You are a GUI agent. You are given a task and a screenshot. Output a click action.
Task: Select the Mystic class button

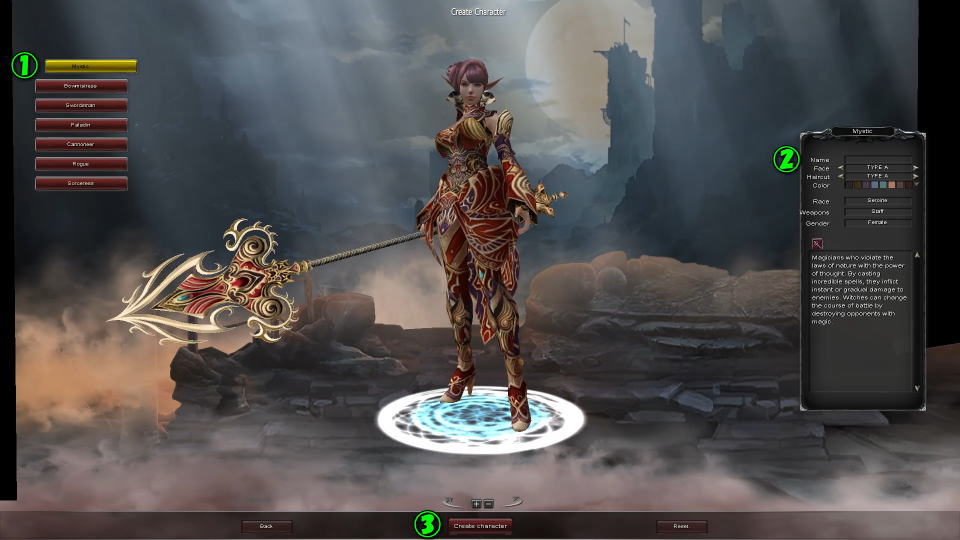(90, 66)
